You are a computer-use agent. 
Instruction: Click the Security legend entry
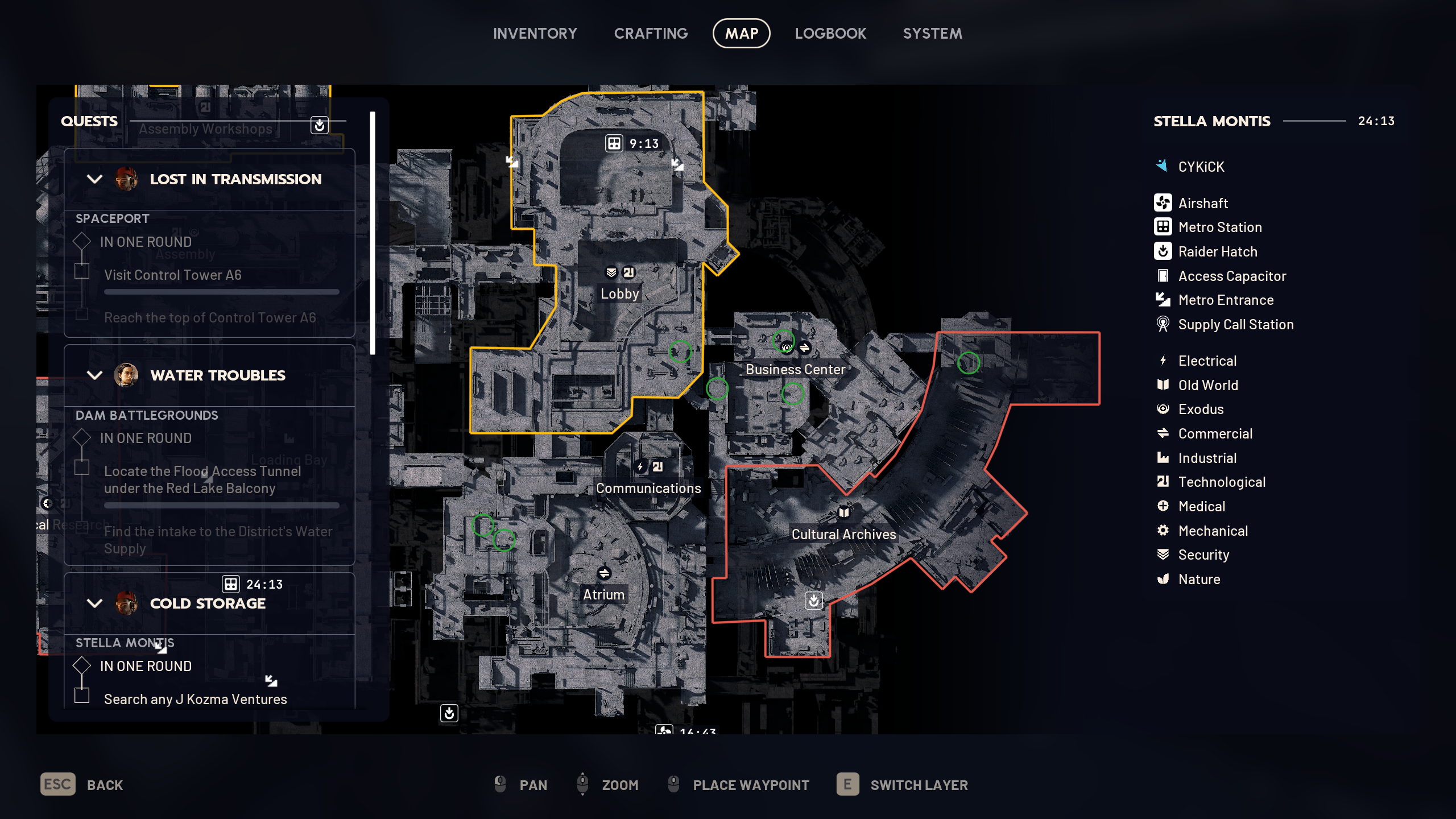click(1203, 555)
